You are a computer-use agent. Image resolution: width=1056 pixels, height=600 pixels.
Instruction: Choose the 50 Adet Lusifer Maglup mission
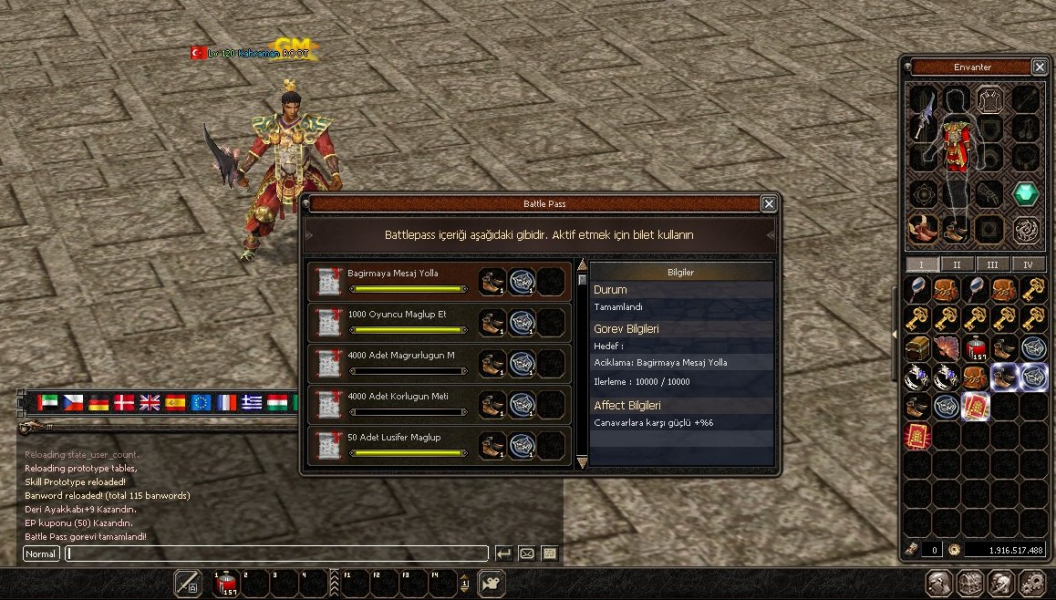[x=393, y=446]
